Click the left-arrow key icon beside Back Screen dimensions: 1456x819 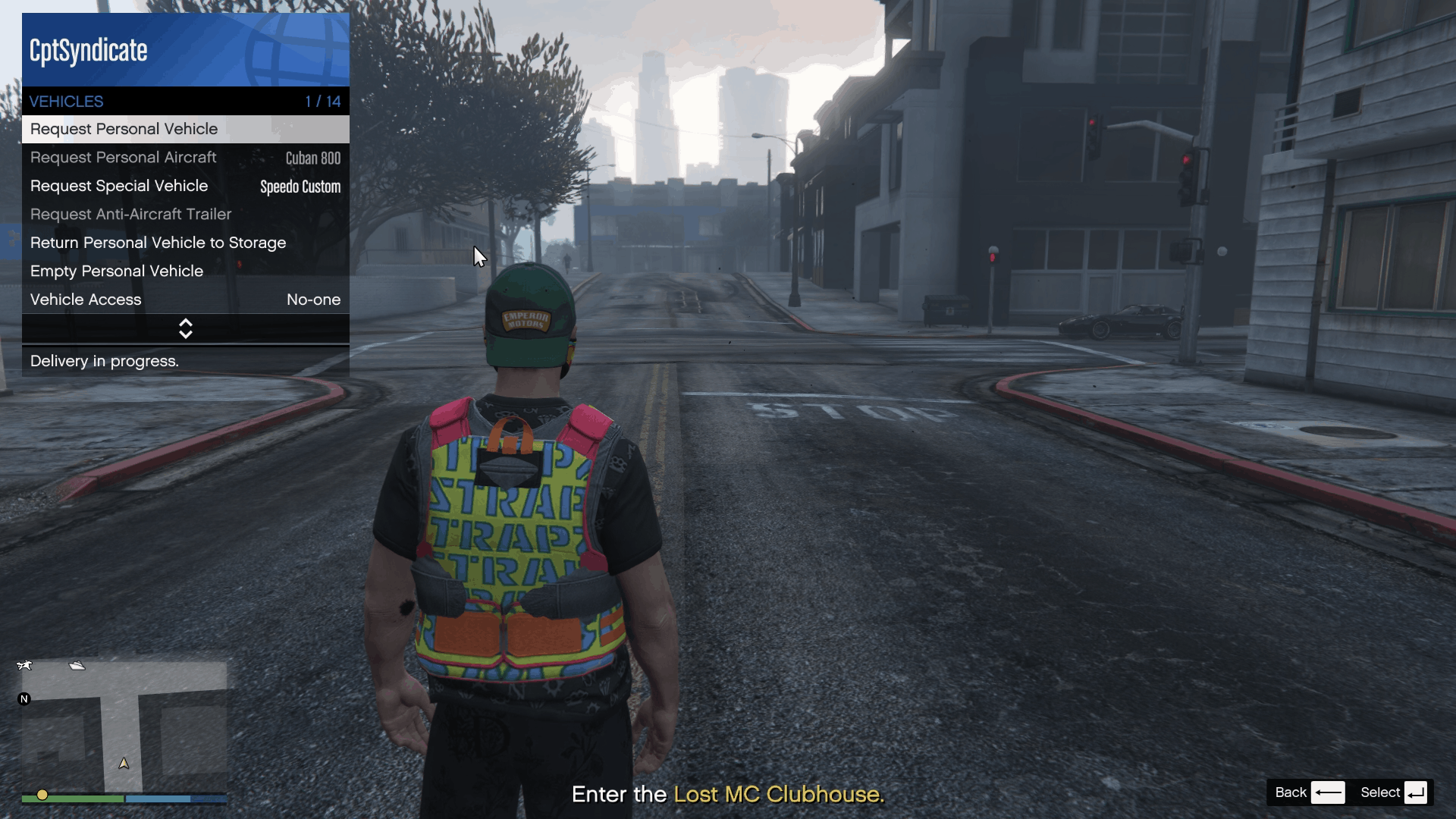(1329, 792)
